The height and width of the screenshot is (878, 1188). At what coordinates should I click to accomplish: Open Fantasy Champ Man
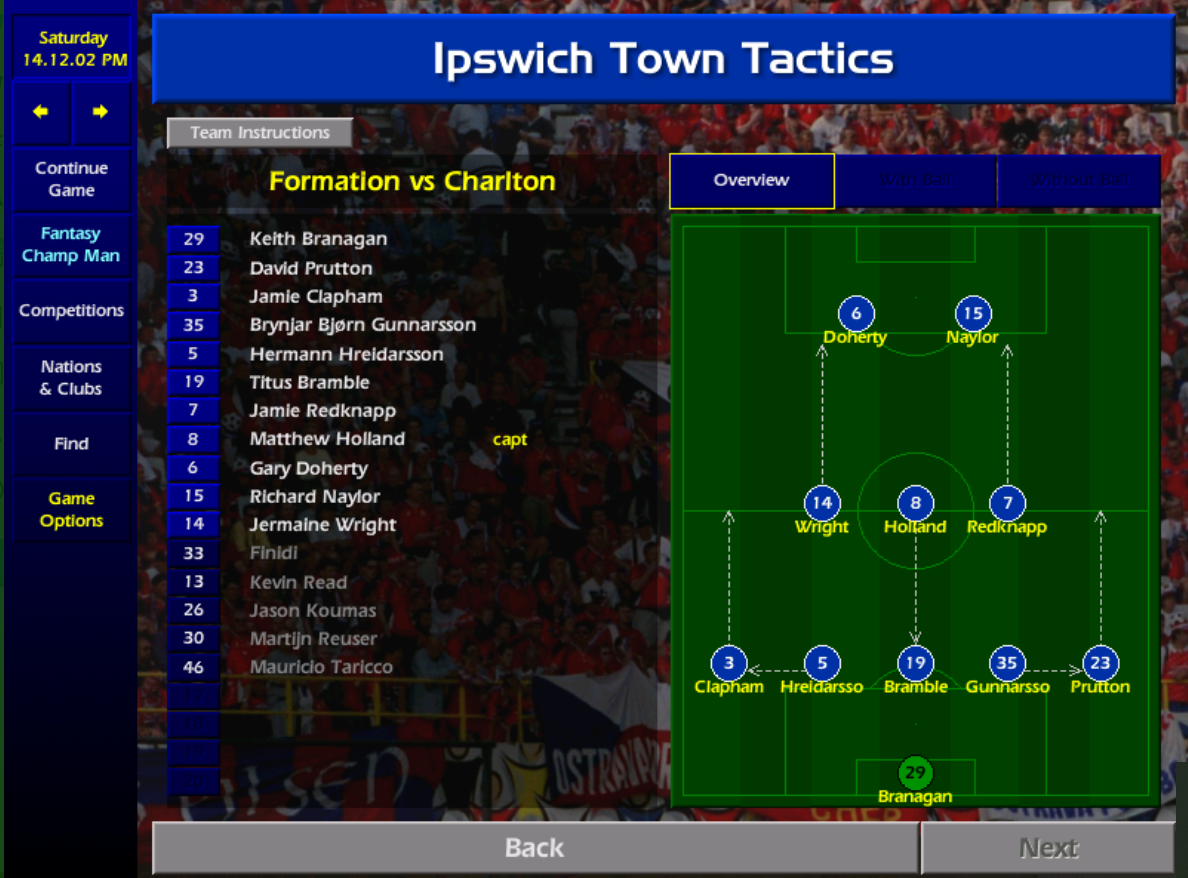71,245
